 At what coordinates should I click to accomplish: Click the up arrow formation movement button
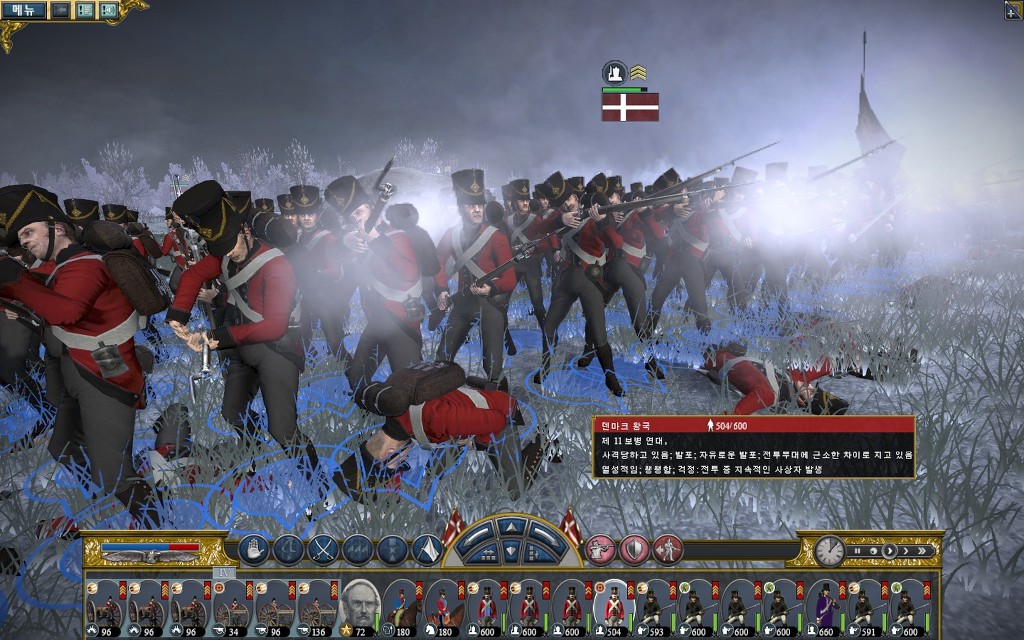coord(511,527)
